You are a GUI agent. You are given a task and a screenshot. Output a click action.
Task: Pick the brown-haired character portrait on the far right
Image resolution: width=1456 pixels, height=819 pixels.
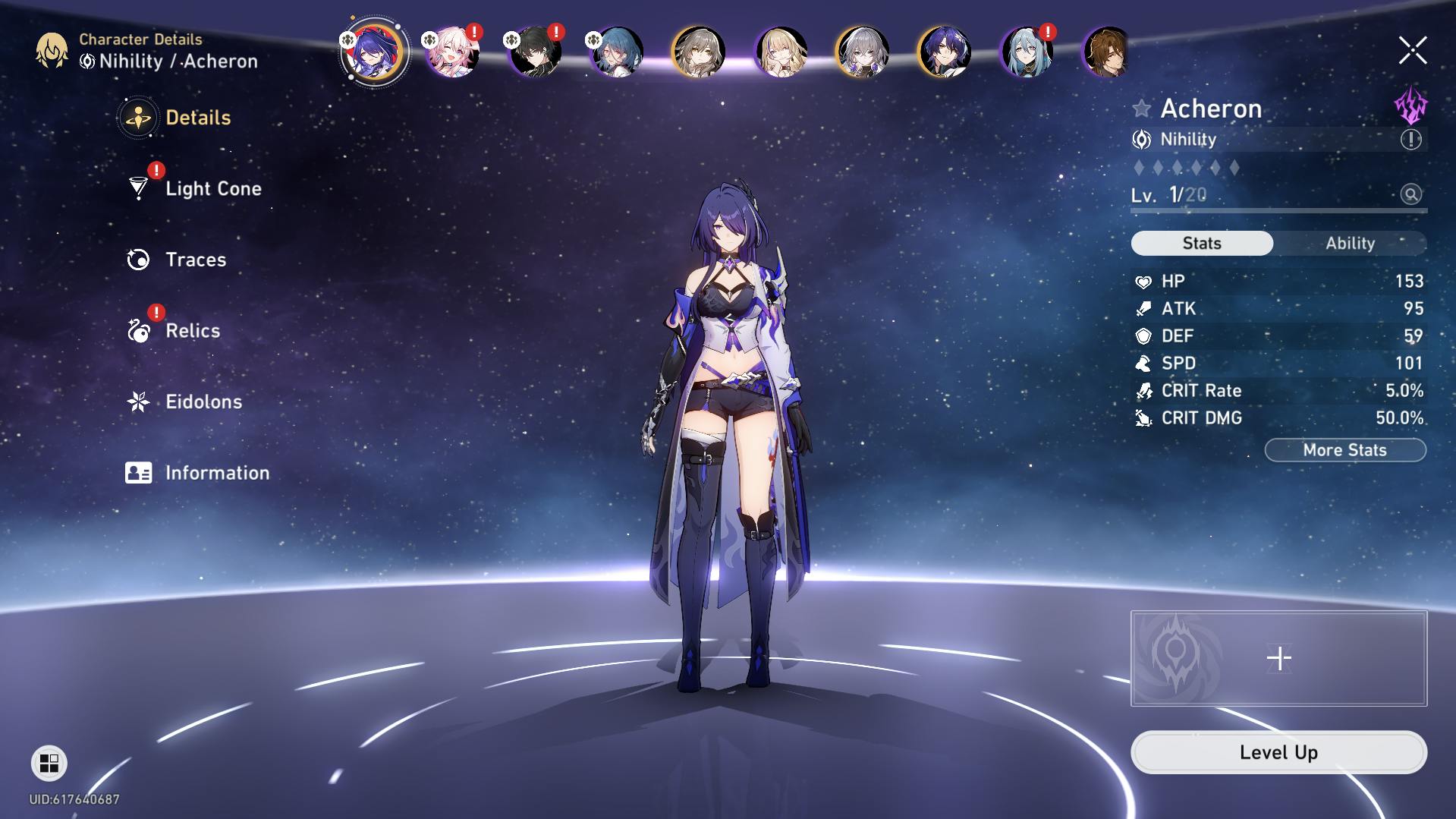tap(1105, 52)
